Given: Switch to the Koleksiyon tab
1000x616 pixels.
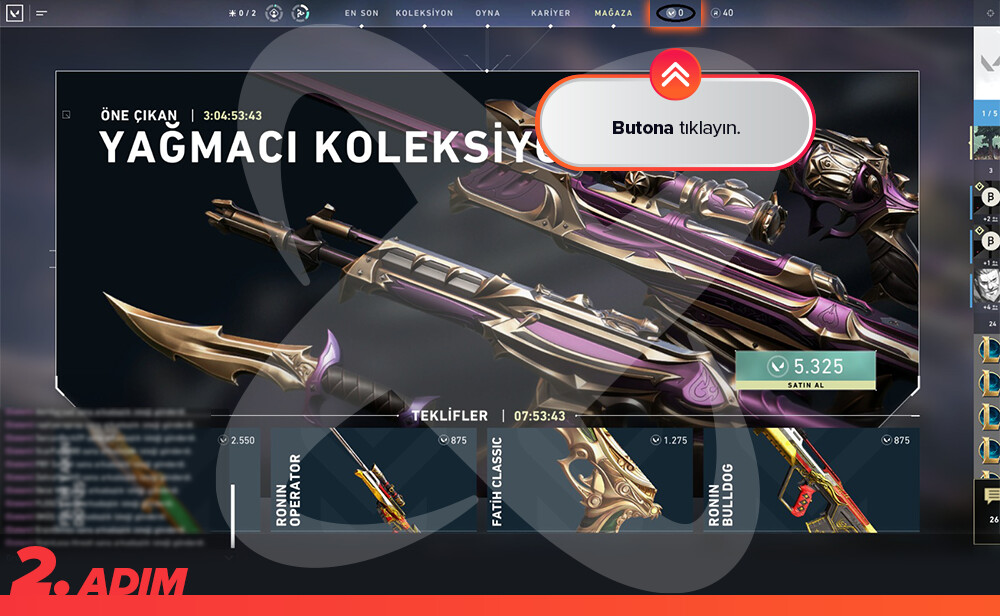Looking at the screenshot, I should click(424, 13).
